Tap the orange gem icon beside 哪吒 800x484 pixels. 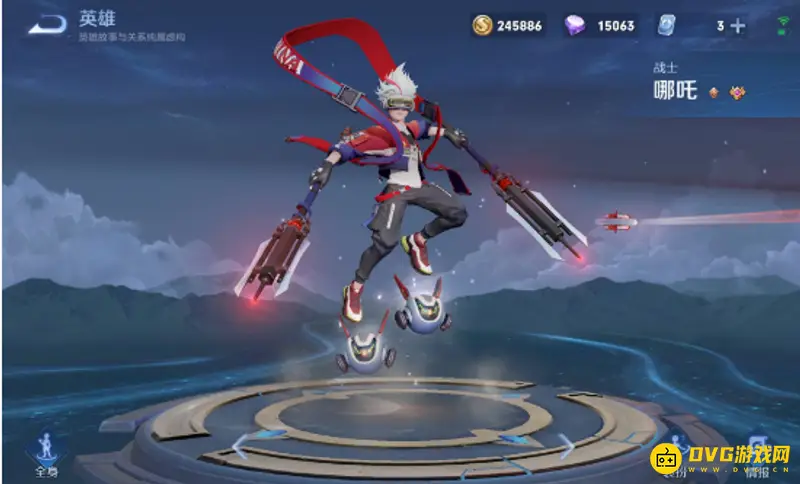click(714, 93)
